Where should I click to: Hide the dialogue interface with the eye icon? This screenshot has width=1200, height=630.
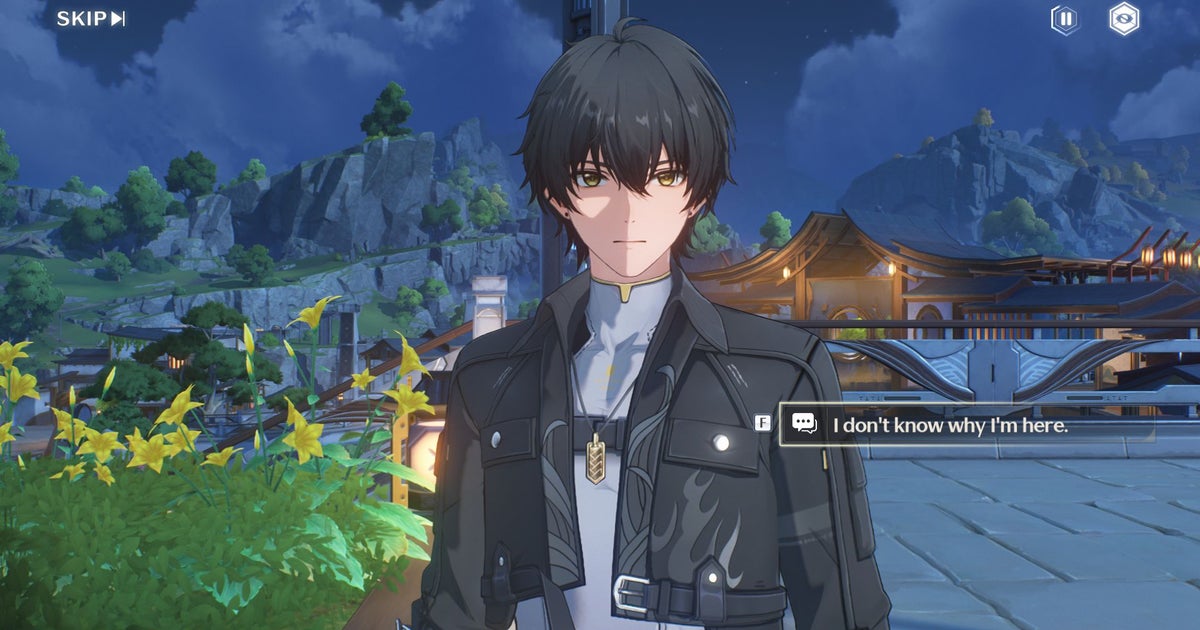[x=1124, y=19]
